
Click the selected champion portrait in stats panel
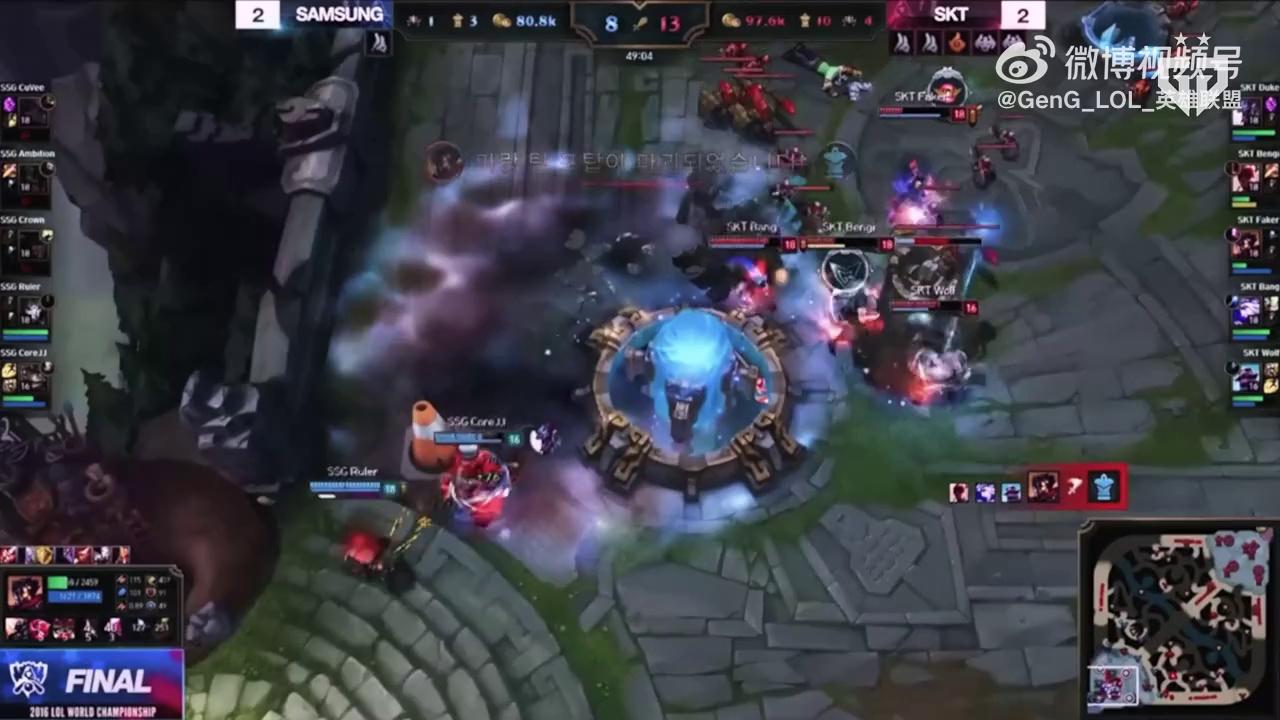pos(24,593)
